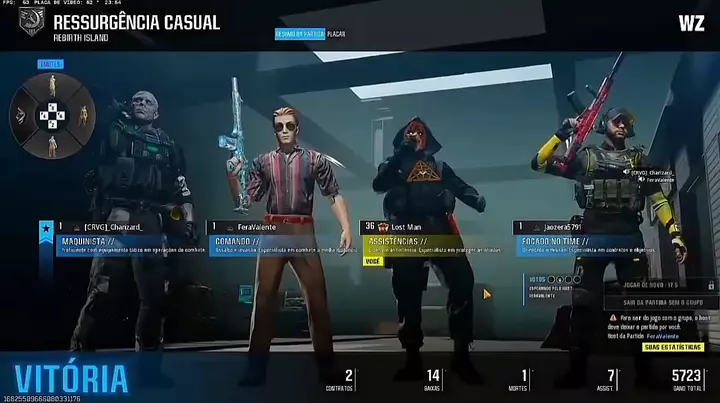Select the bottom emote in the wheel
The height and width of the screenshot is (403, 720).
pyautogui.click(x=51, y=142)
